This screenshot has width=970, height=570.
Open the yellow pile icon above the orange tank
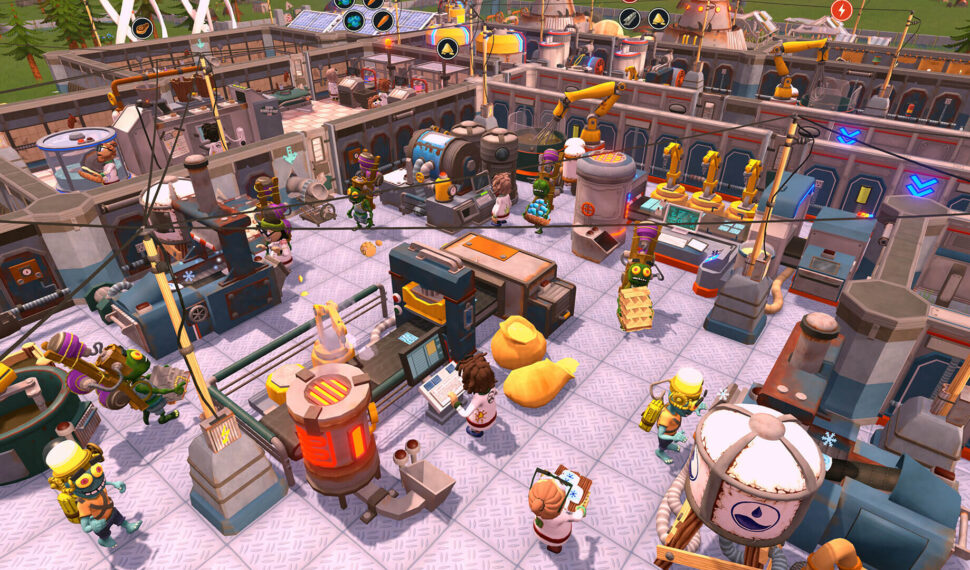447,47
